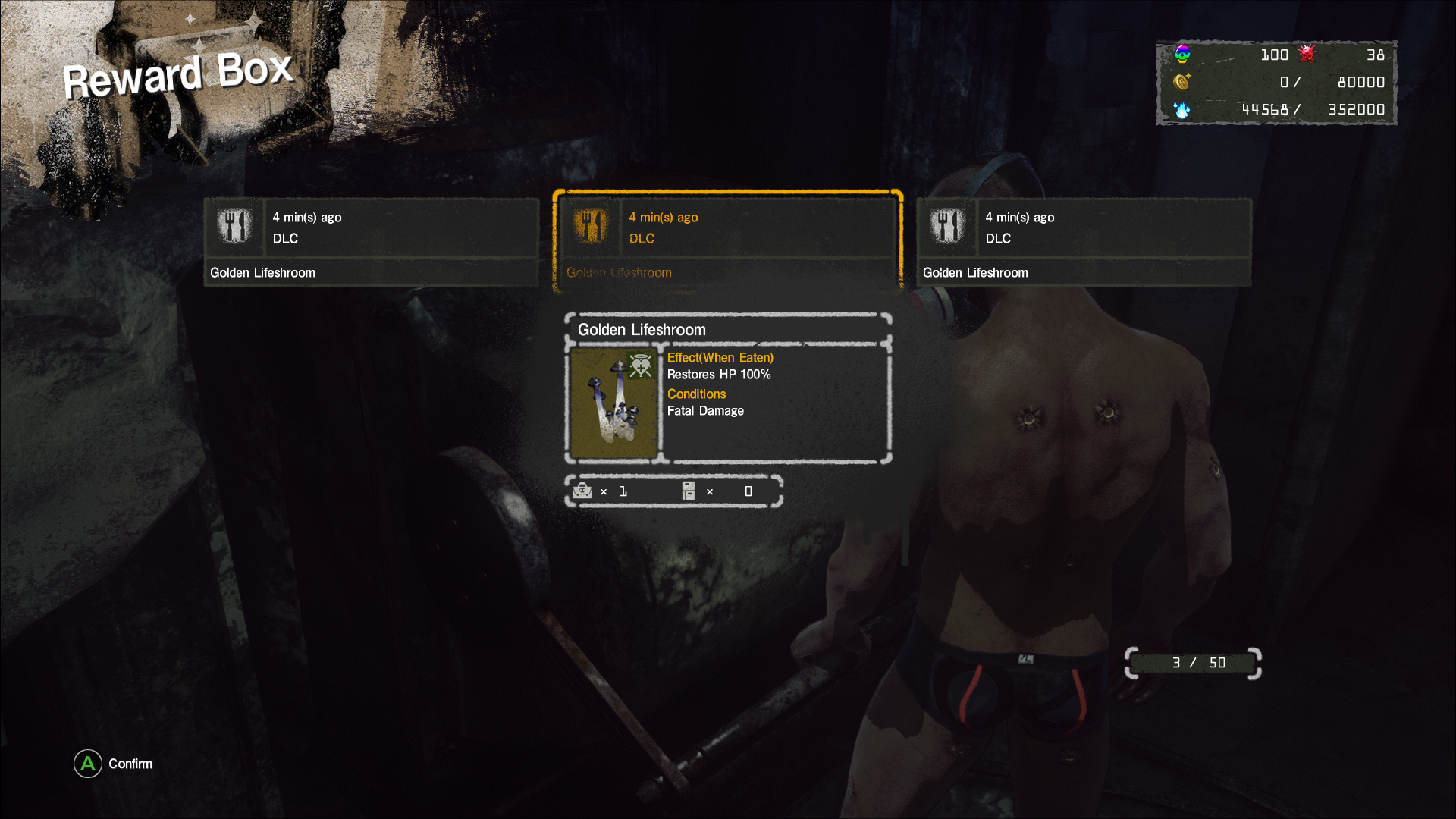This screenshot has height=819, width=1456.
Task: Click the green A button prompt
Action: pos(87,764)
